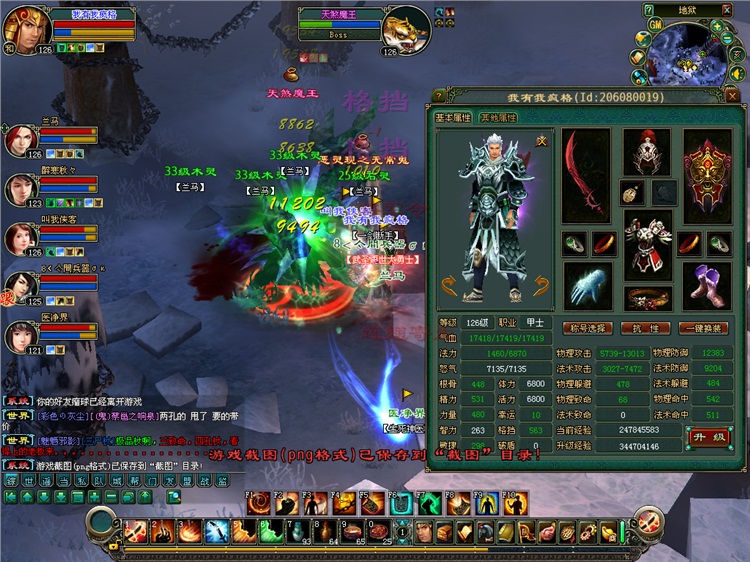Click the 抗性 resistance button

647,328
